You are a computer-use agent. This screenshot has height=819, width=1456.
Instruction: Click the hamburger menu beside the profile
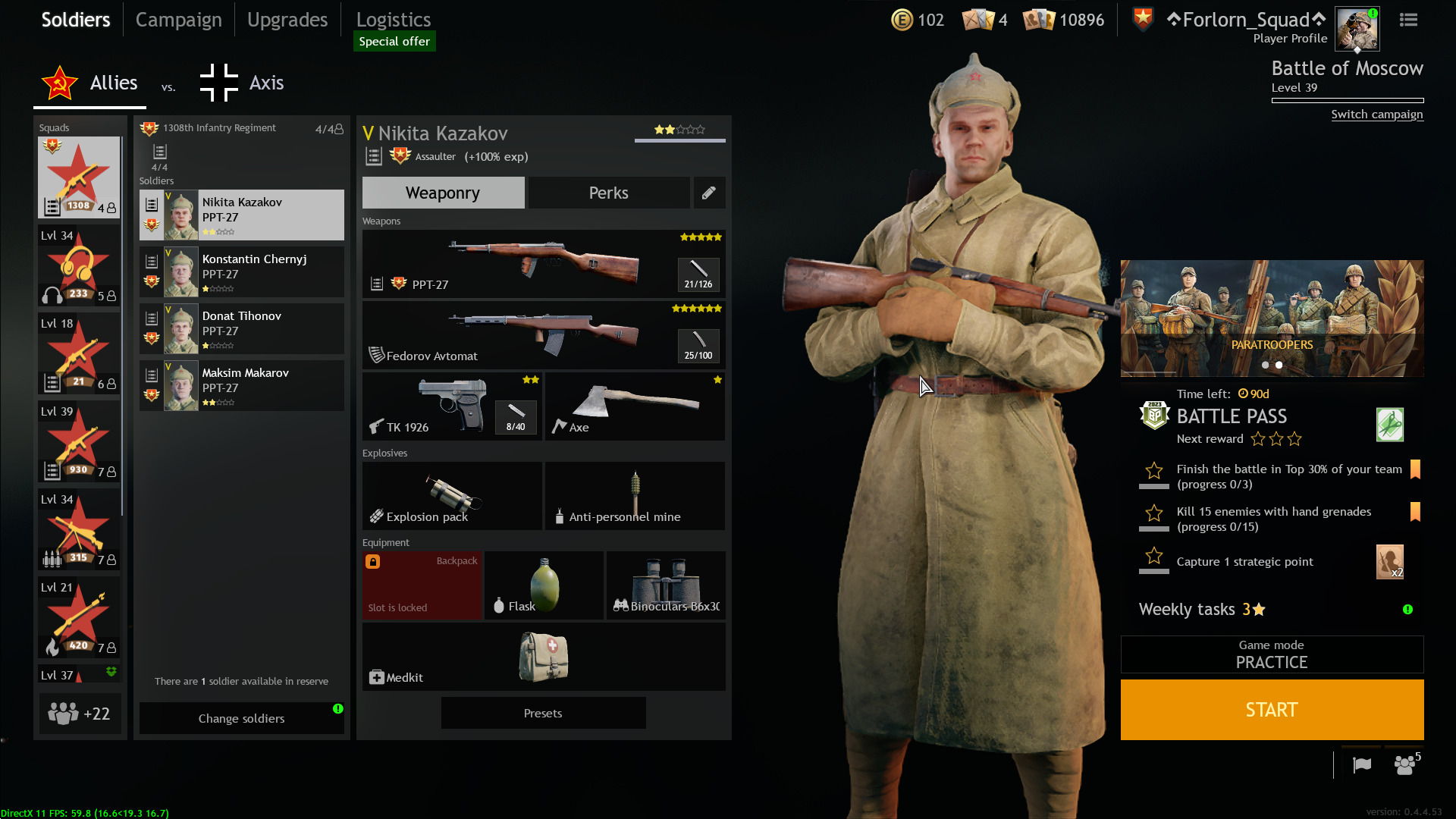[x=1408, y=20]
